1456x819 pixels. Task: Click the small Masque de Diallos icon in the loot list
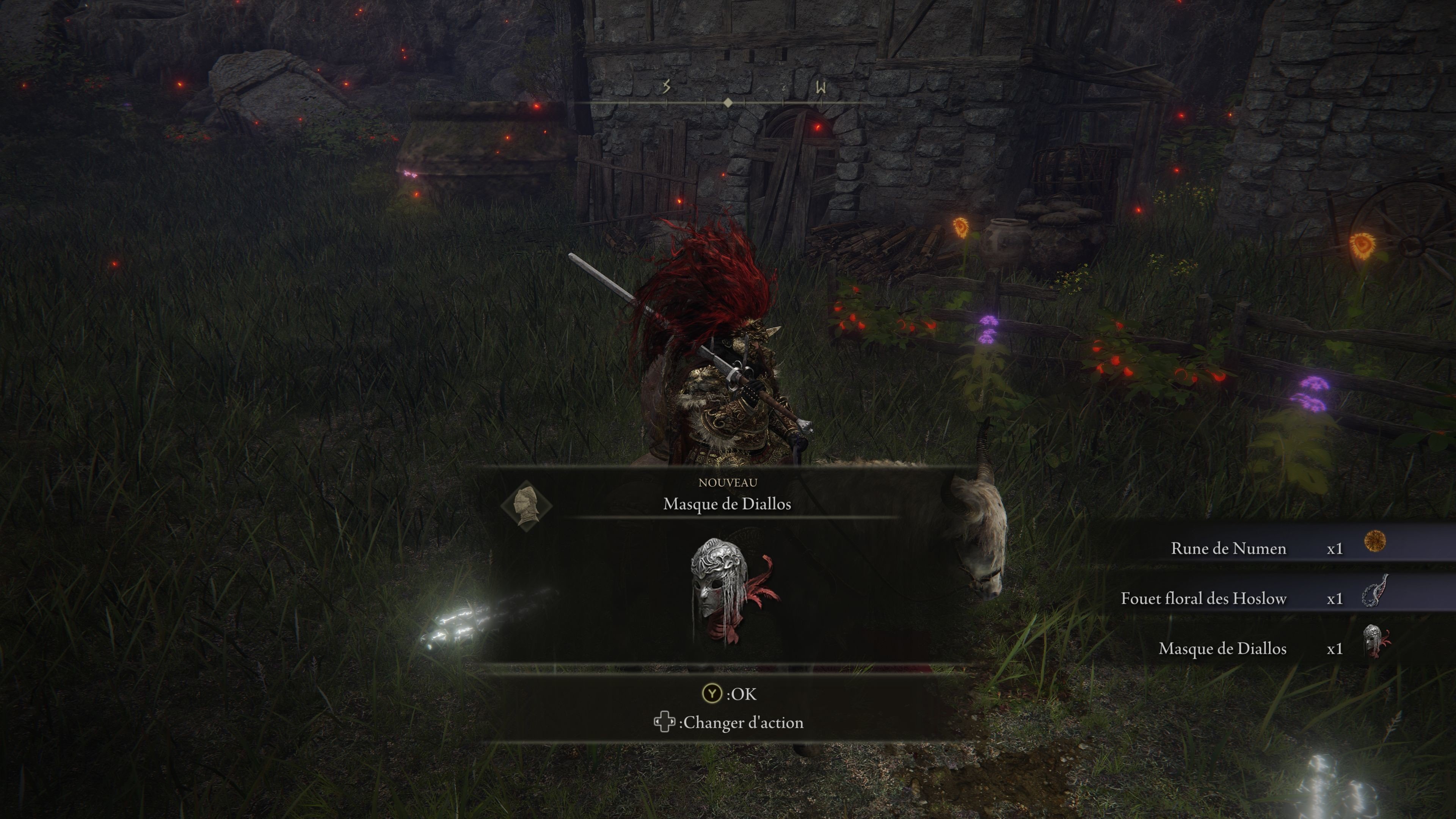1374,642
